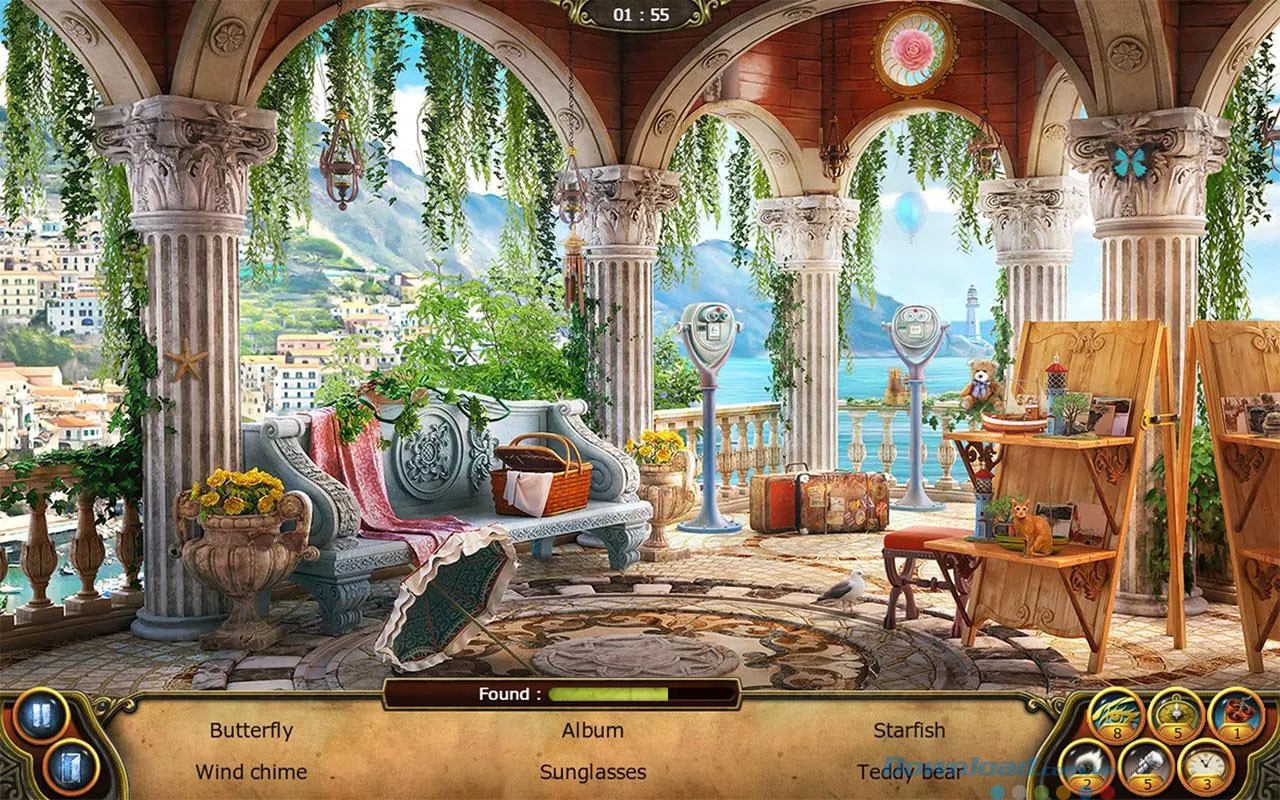The height and width of the screenshot is (800, 1280).
Task: Click the "Wind chime" label
Action: coord(253,772)
